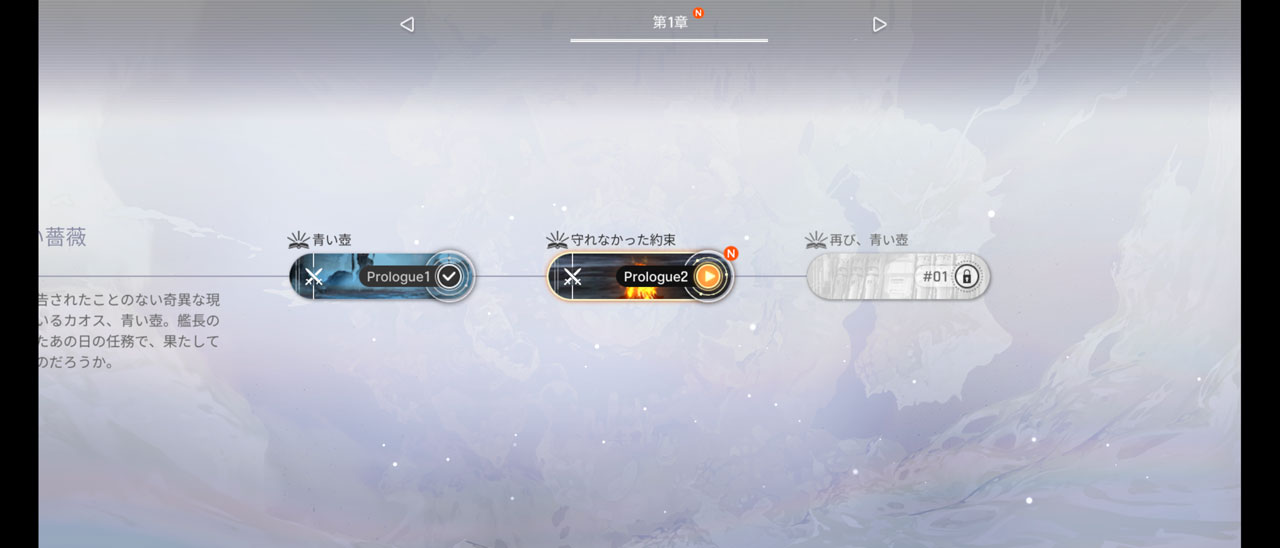Click the padlock icon on stage #01

click(966, 276)
